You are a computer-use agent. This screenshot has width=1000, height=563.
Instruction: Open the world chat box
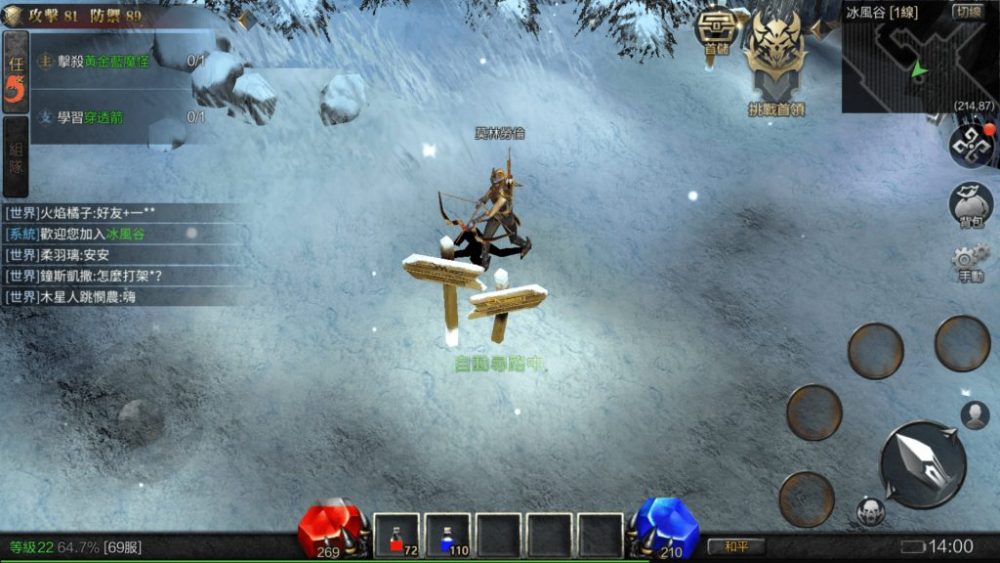point(120,255)
